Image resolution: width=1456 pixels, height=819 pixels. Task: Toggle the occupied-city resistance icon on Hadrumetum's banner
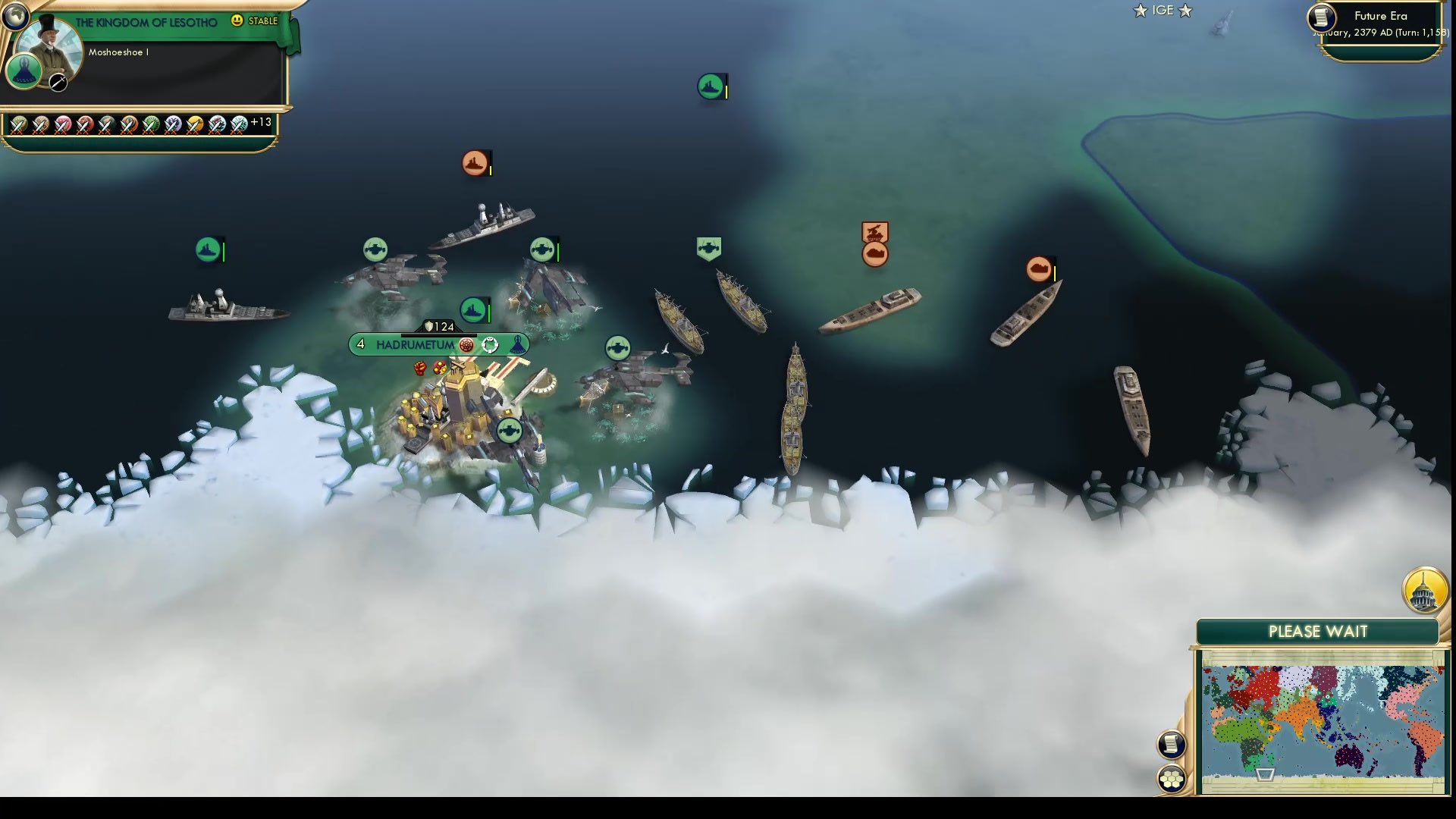pyautogui.click(x=465, y=345)
